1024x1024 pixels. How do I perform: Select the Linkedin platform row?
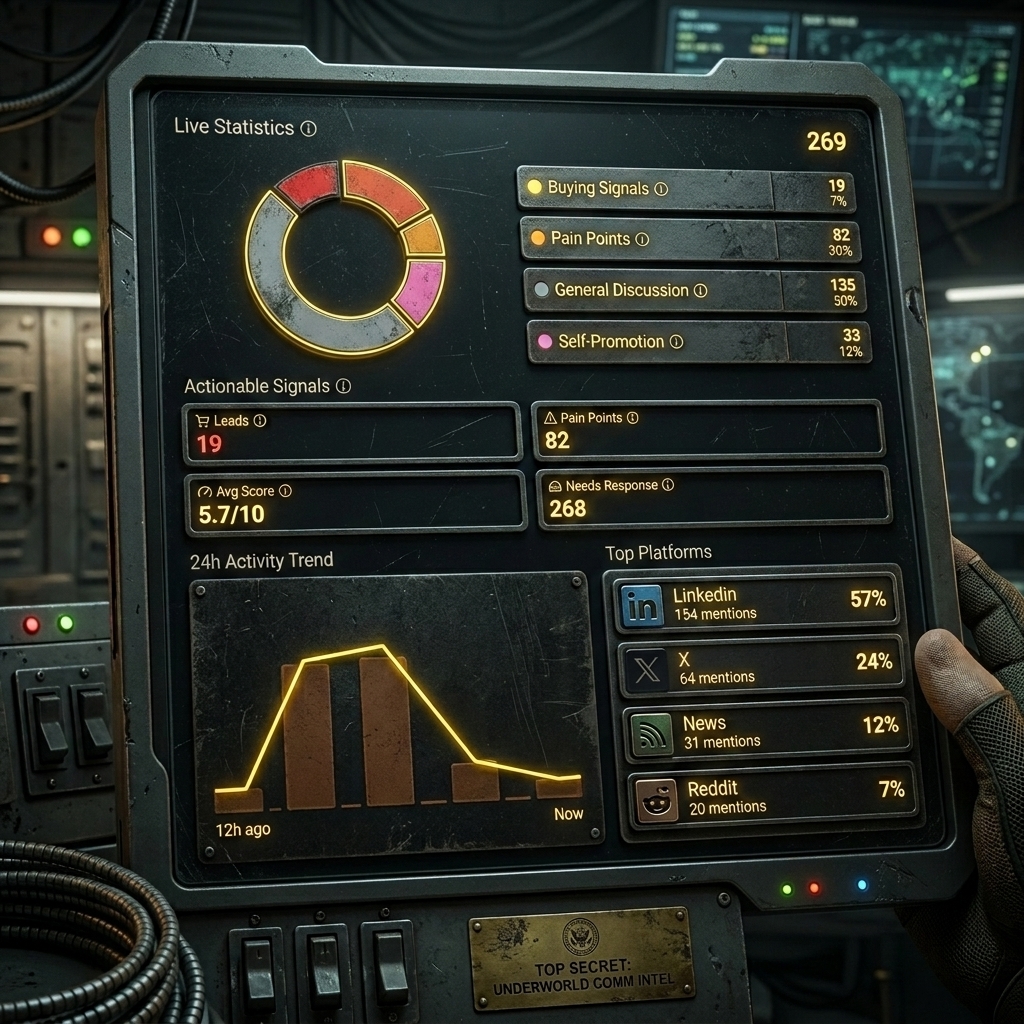755,602
